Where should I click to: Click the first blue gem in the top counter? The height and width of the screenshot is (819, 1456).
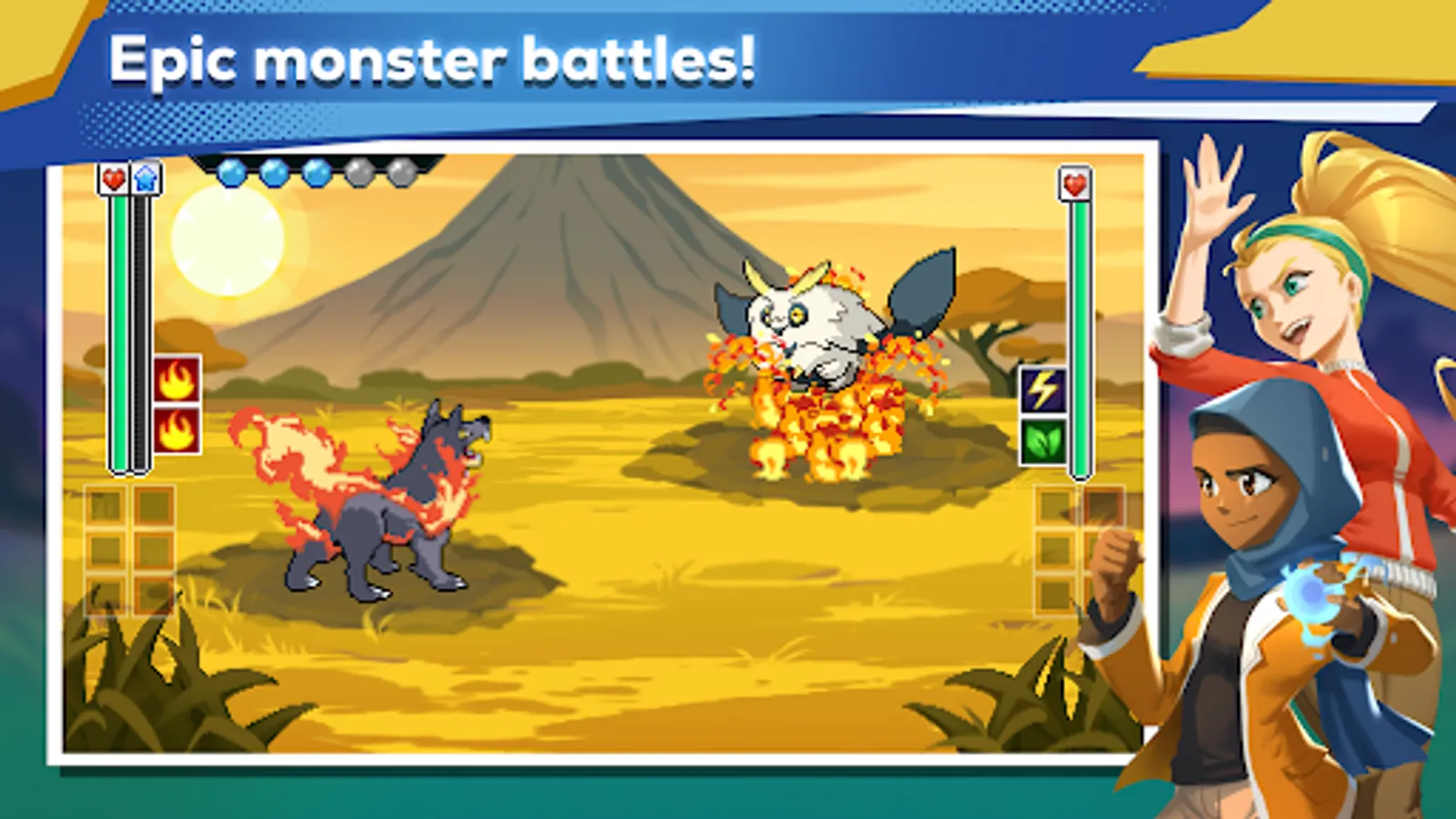231,173
